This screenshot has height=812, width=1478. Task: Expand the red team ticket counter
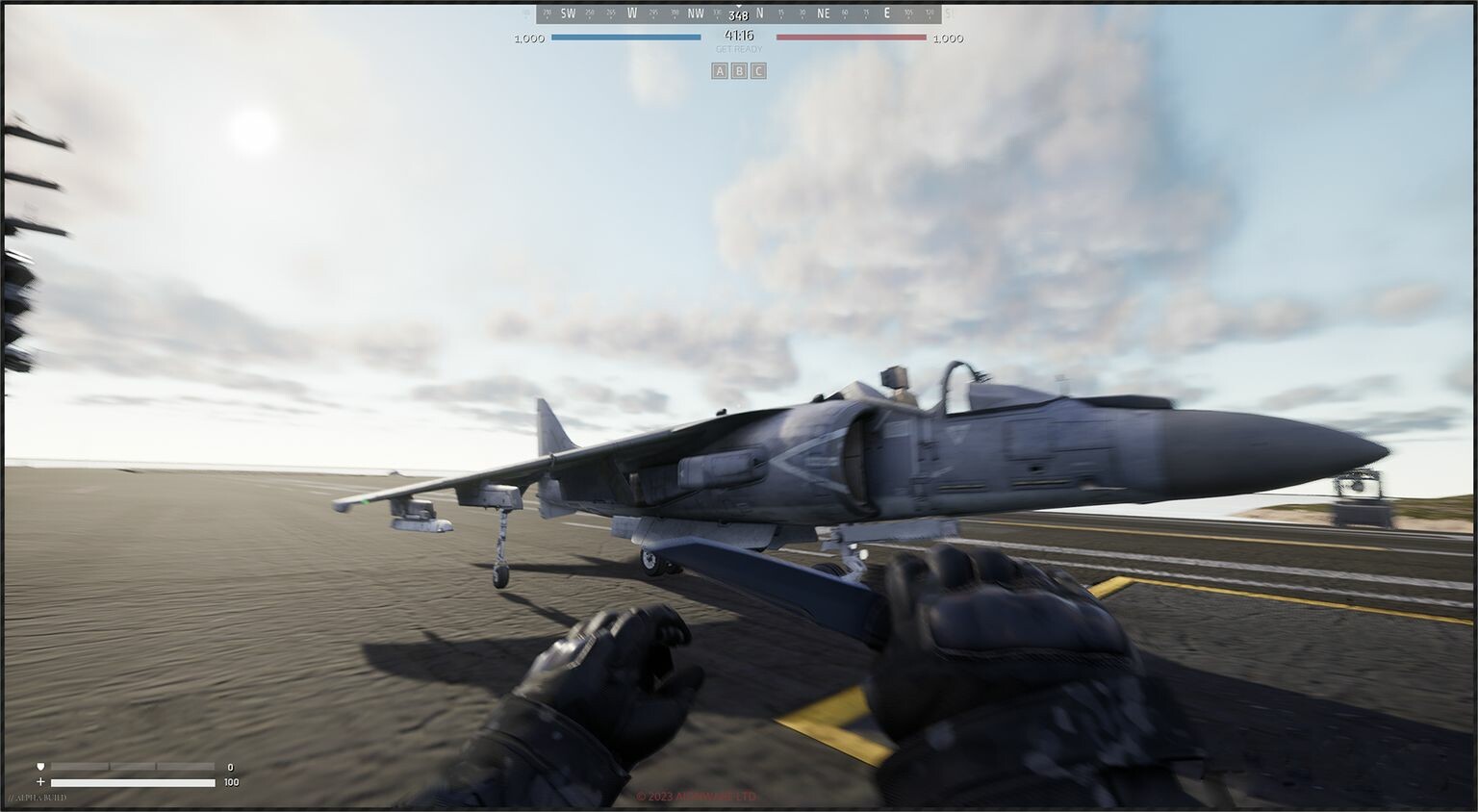click(x=948, y=38)
